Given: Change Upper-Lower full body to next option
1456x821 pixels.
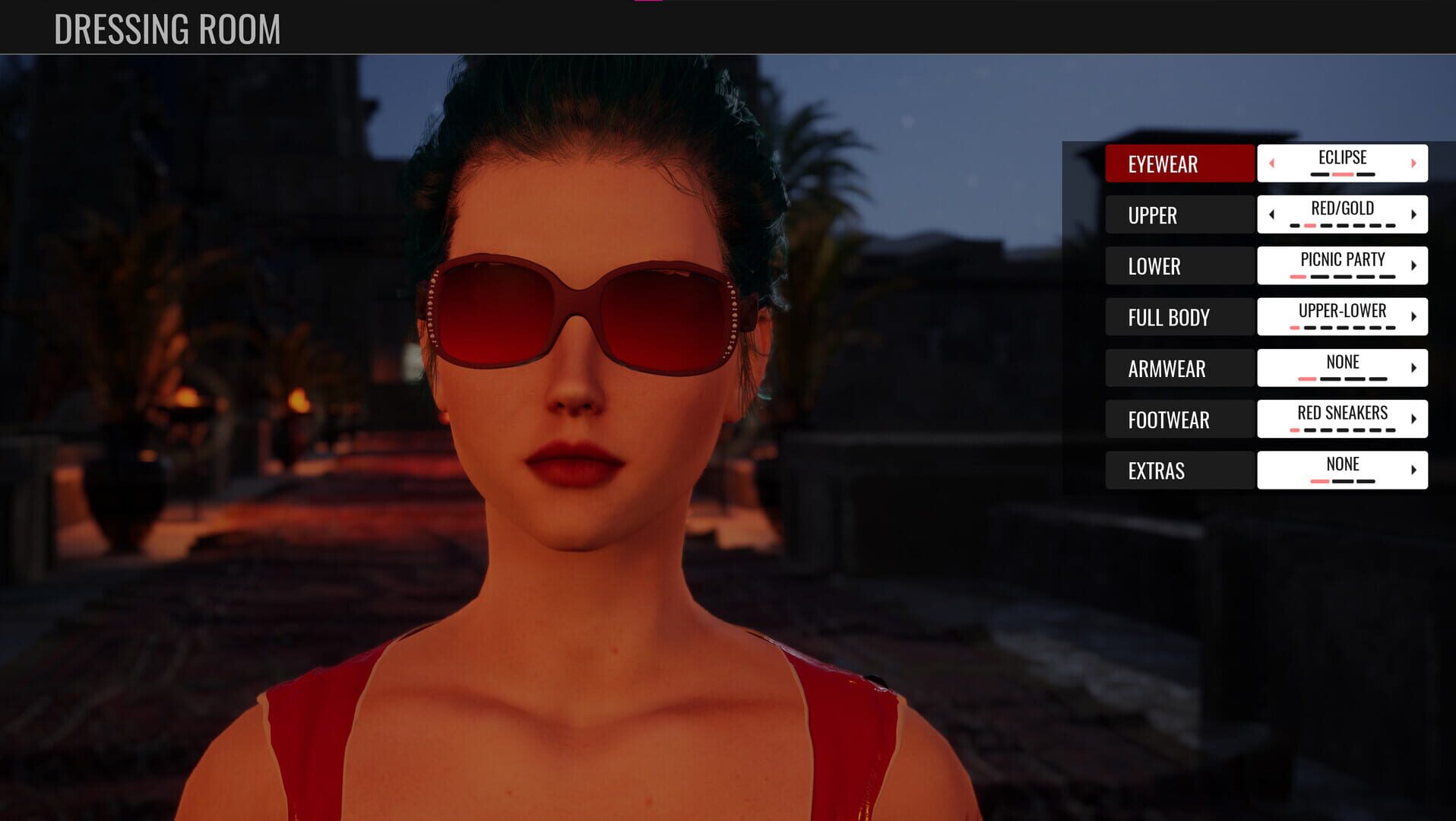Looking at the screenshot, I should 1413,316.
